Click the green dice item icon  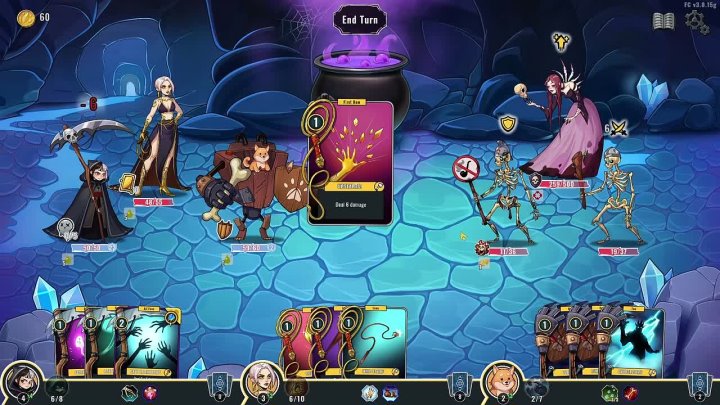610,392
